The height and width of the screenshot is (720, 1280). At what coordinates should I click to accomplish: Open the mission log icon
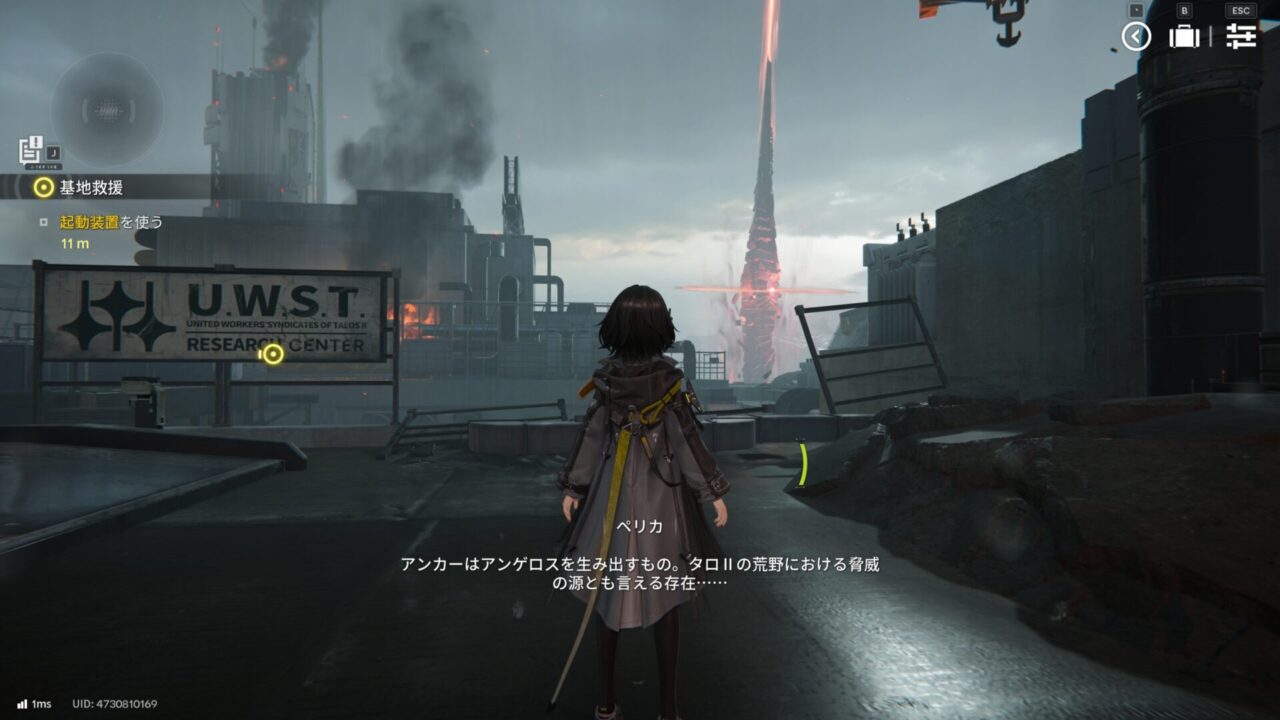[x=30, y=150]
